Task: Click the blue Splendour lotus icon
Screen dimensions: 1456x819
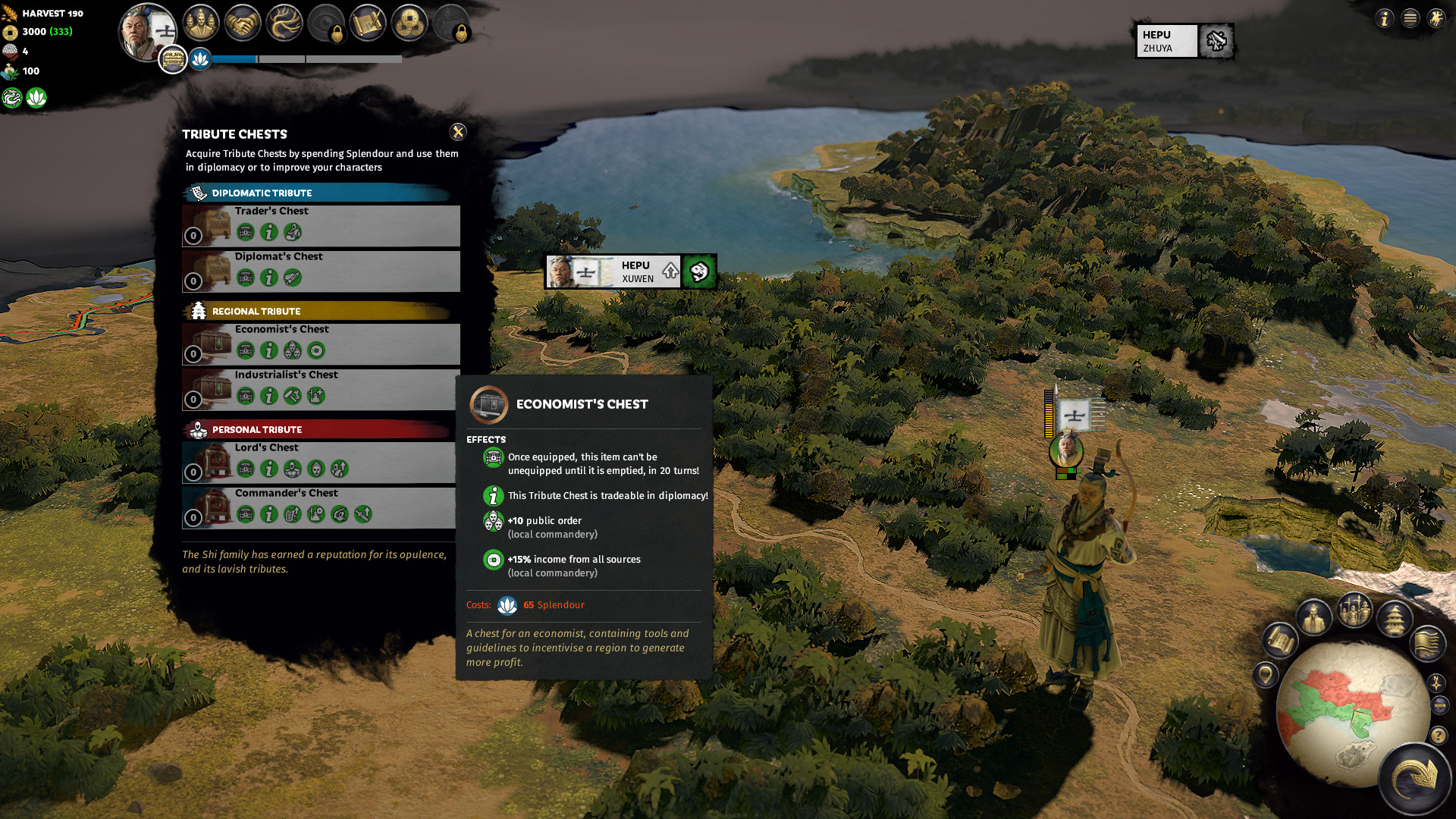Action: point(200,59)
